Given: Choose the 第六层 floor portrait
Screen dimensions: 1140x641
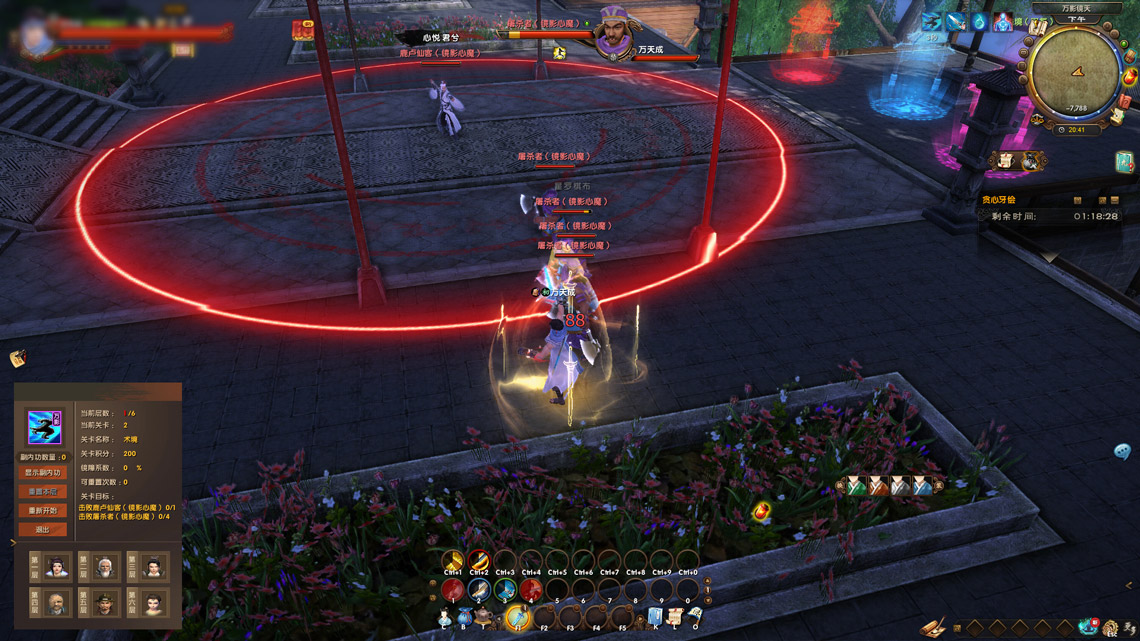Looking at the screenshot, I should (153, 603).
